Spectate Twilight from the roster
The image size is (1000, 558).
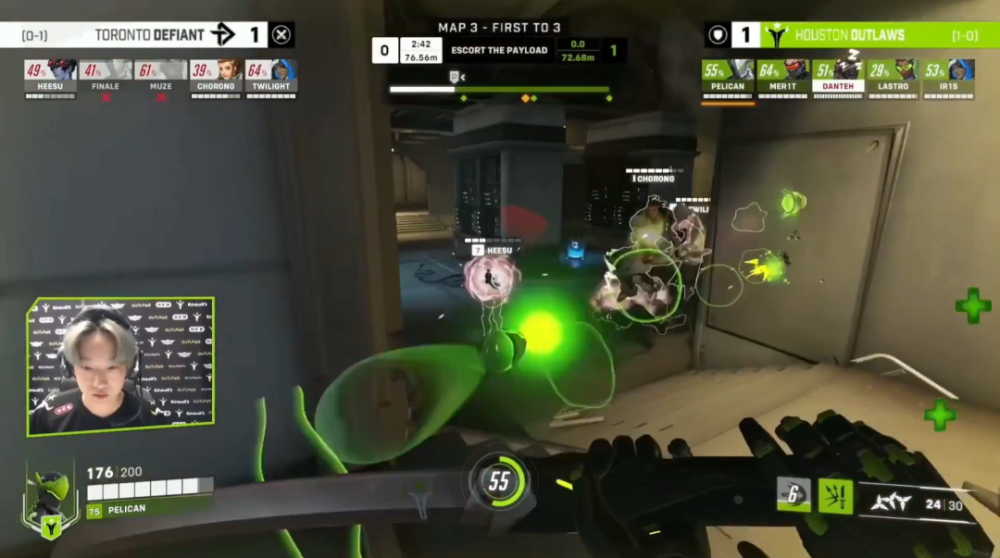(270, 77)
